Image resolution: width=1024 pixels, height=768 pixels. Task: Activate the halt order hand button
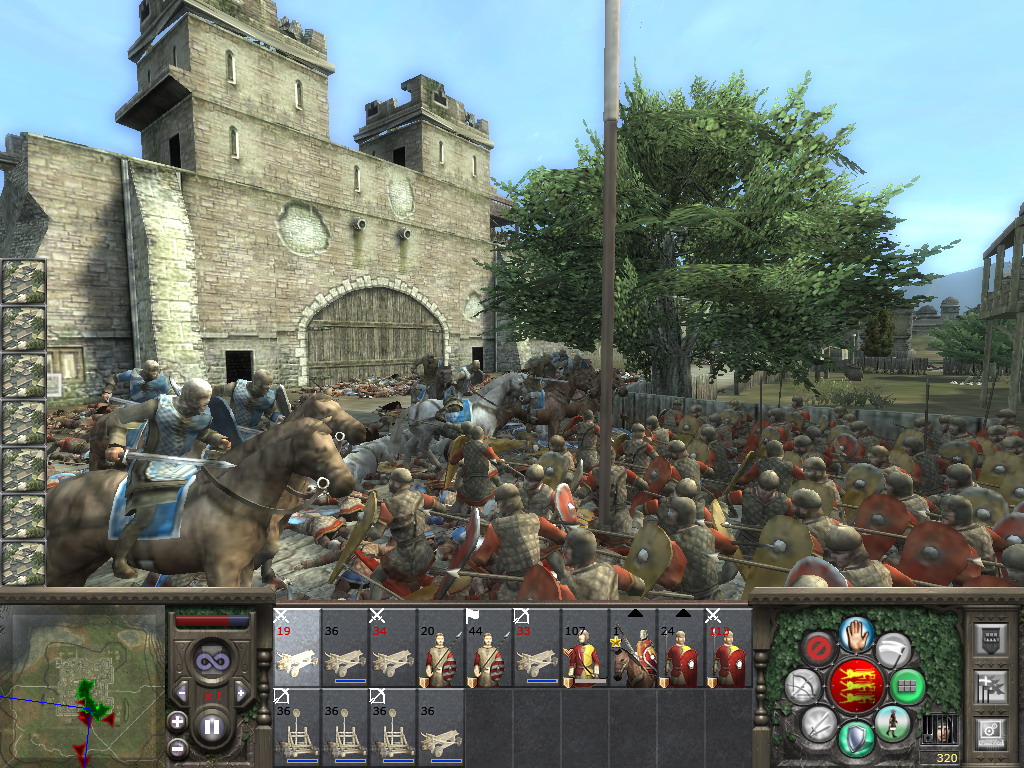click(857, 633)
